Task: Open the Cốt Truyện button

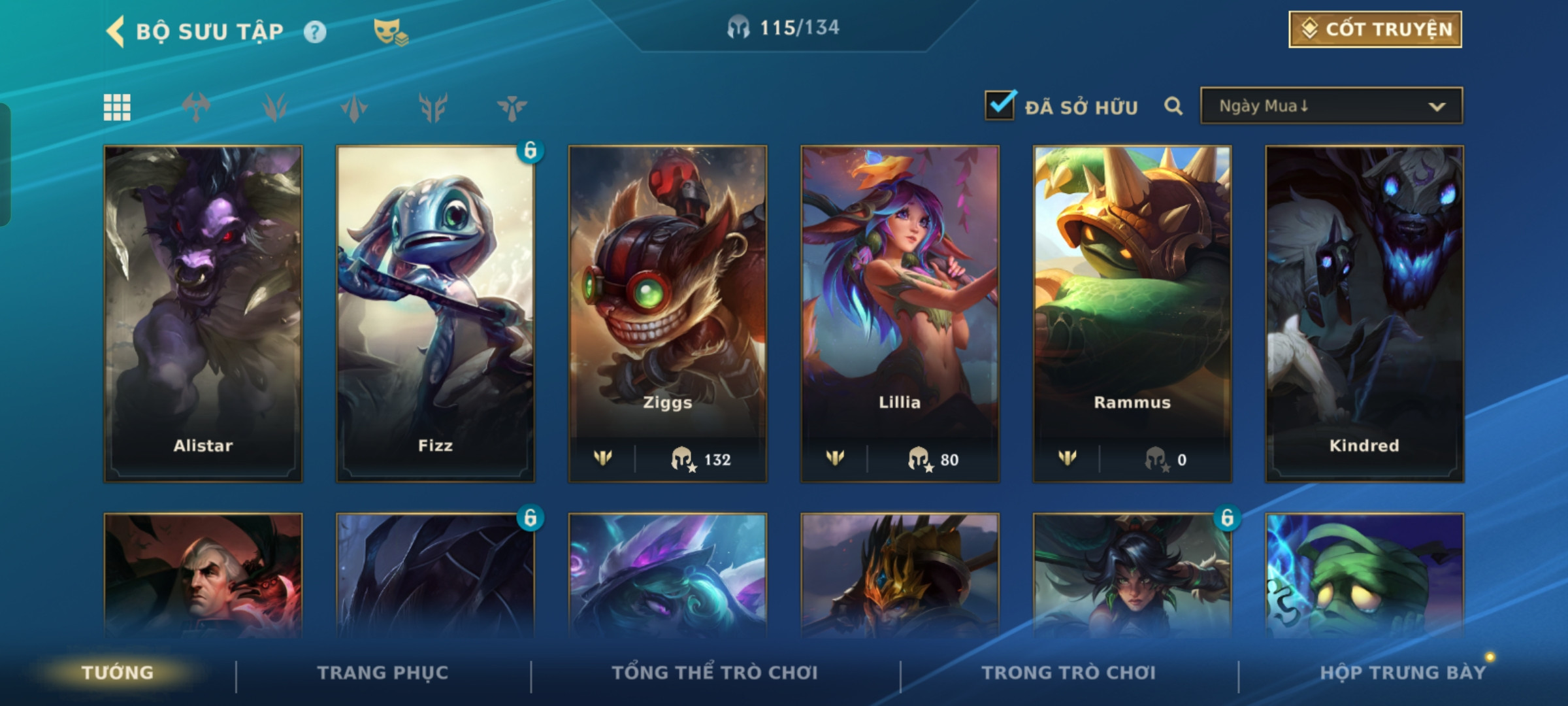Action: tap(1375, 29)
